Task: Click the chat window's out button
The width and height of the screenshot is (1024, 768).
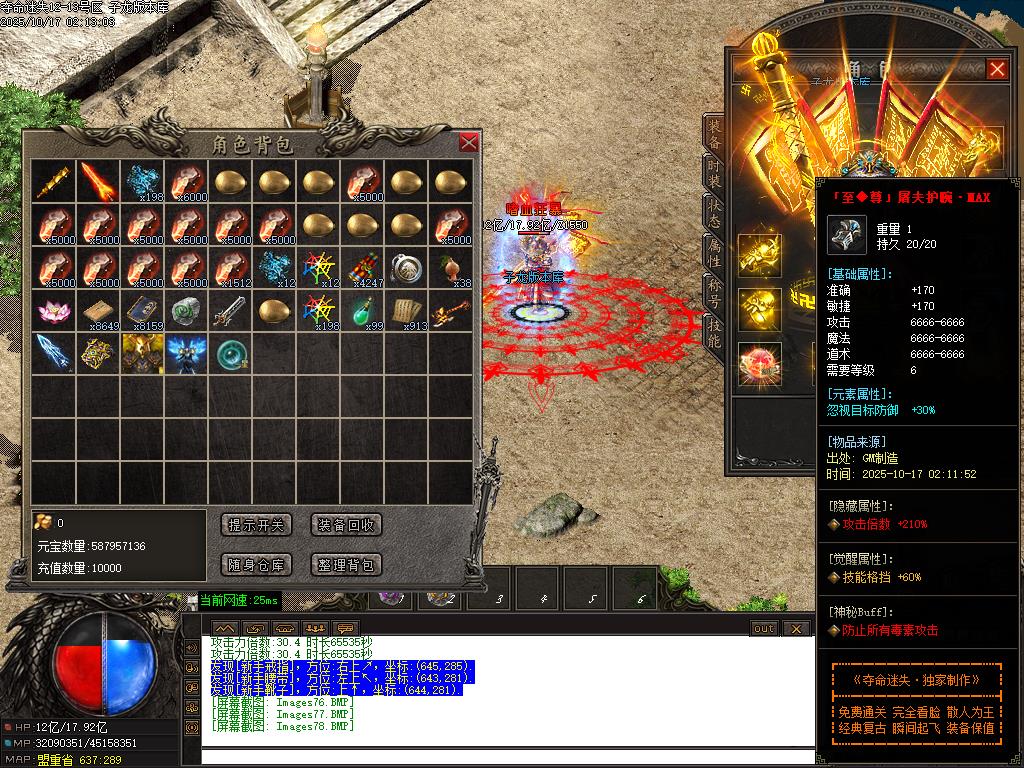Action: (x=764, y=629)
